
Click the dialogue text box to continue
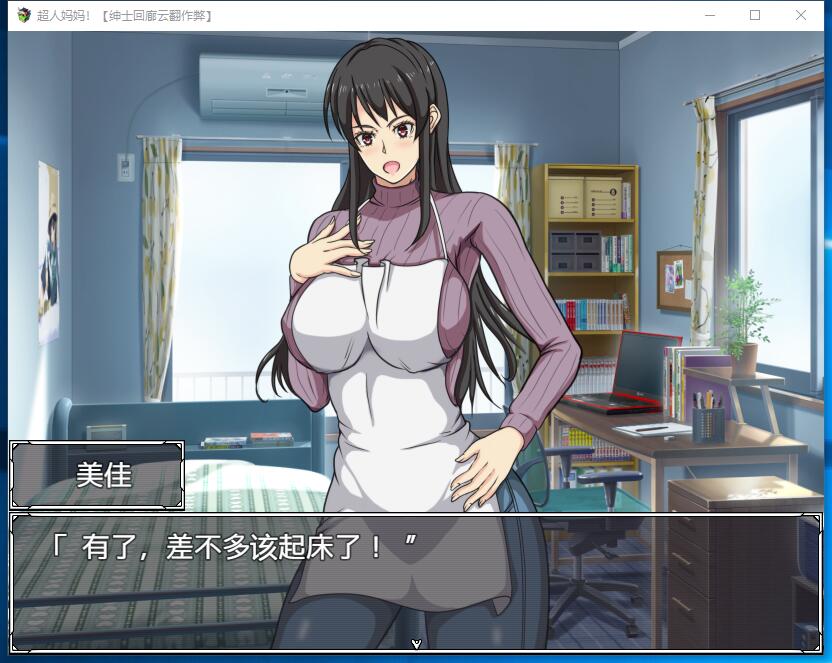[x=415, y=580]
